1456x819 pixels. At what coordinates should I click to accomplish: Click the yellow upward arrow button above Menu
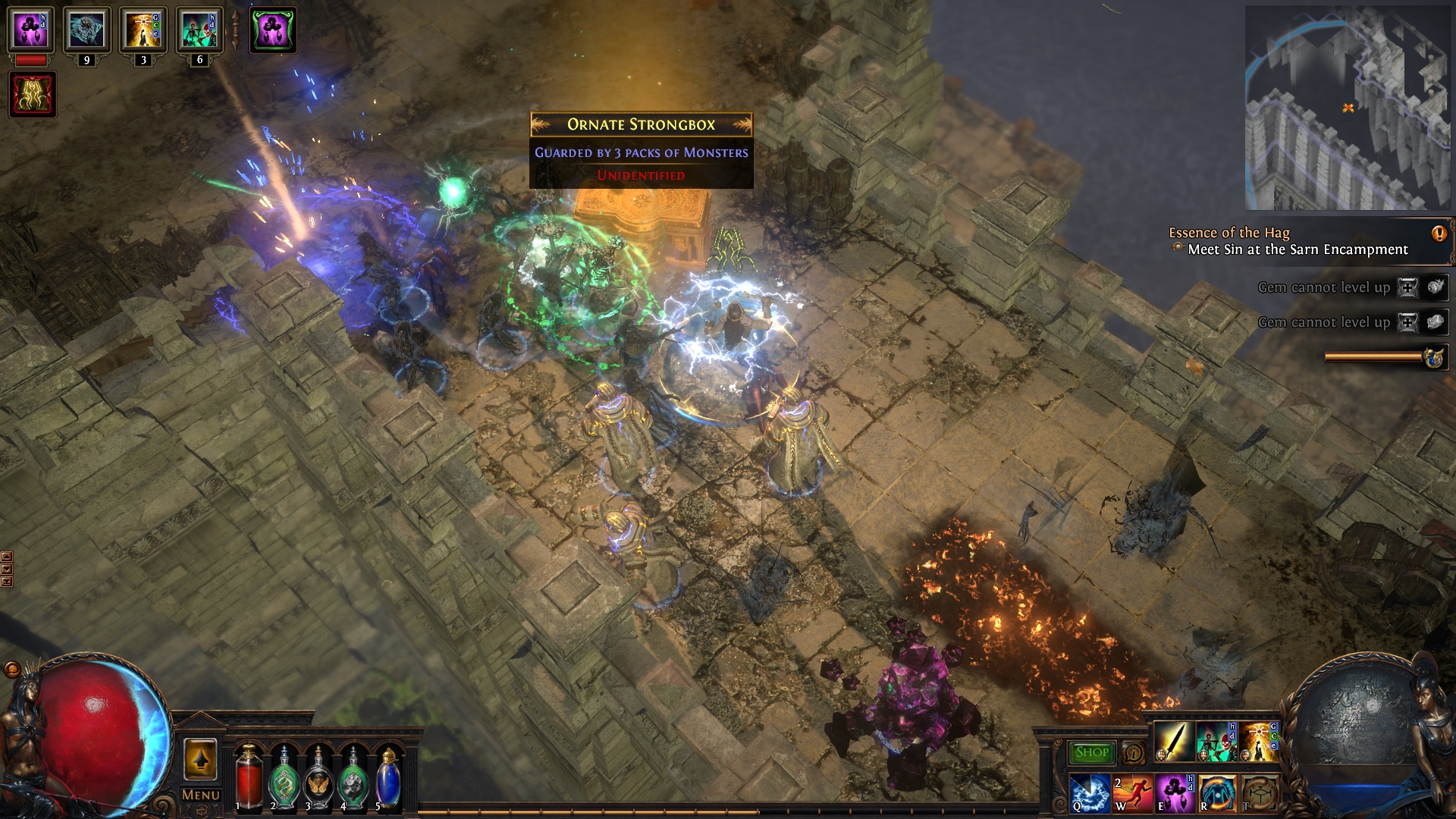pos(200,759)
